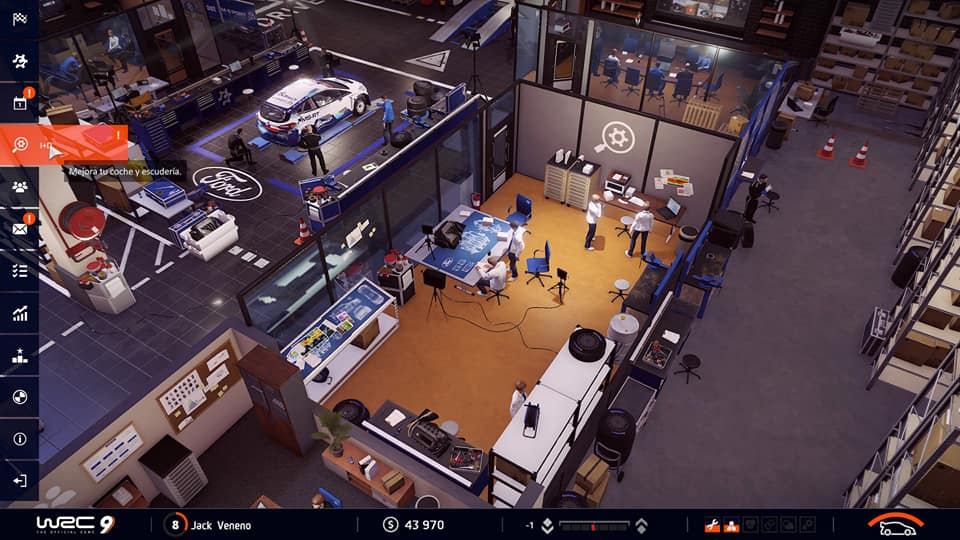Open the checkered flag race menu
The height and width of the screenshot is (540, 960).
click(x=19, y=18)
